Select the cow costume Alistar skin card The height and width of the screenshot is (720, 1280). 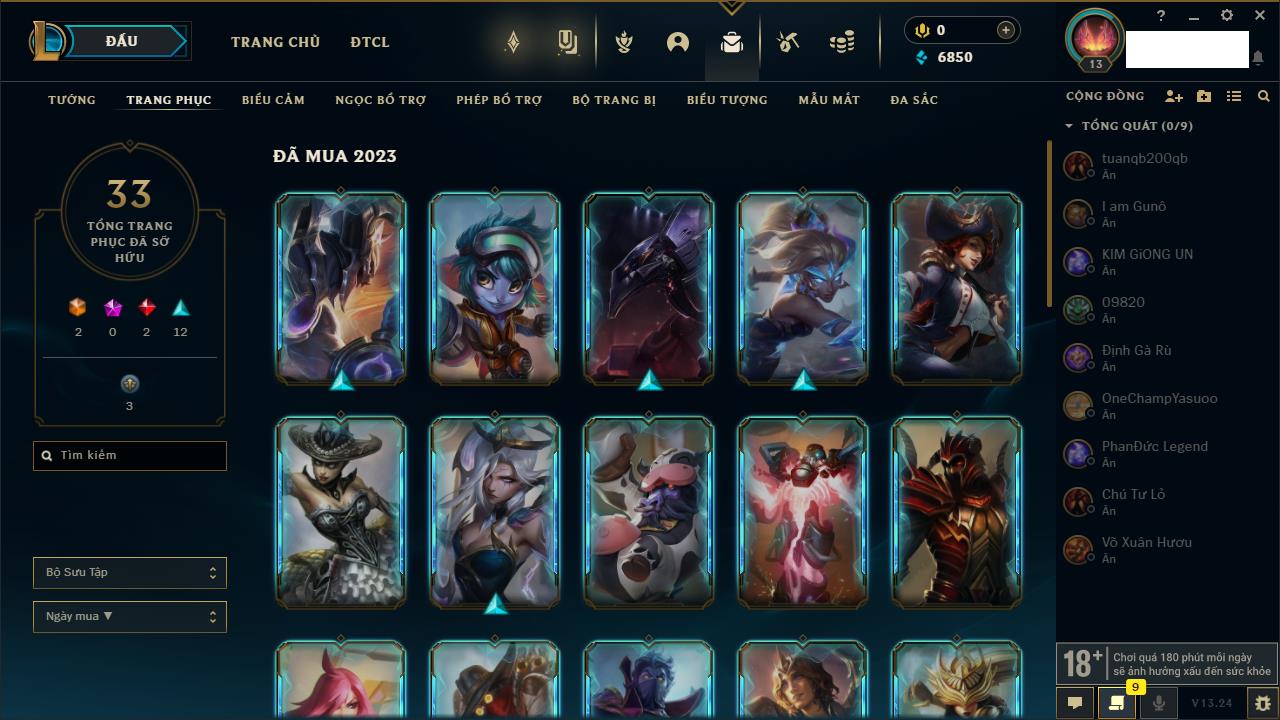click(648, 512)
